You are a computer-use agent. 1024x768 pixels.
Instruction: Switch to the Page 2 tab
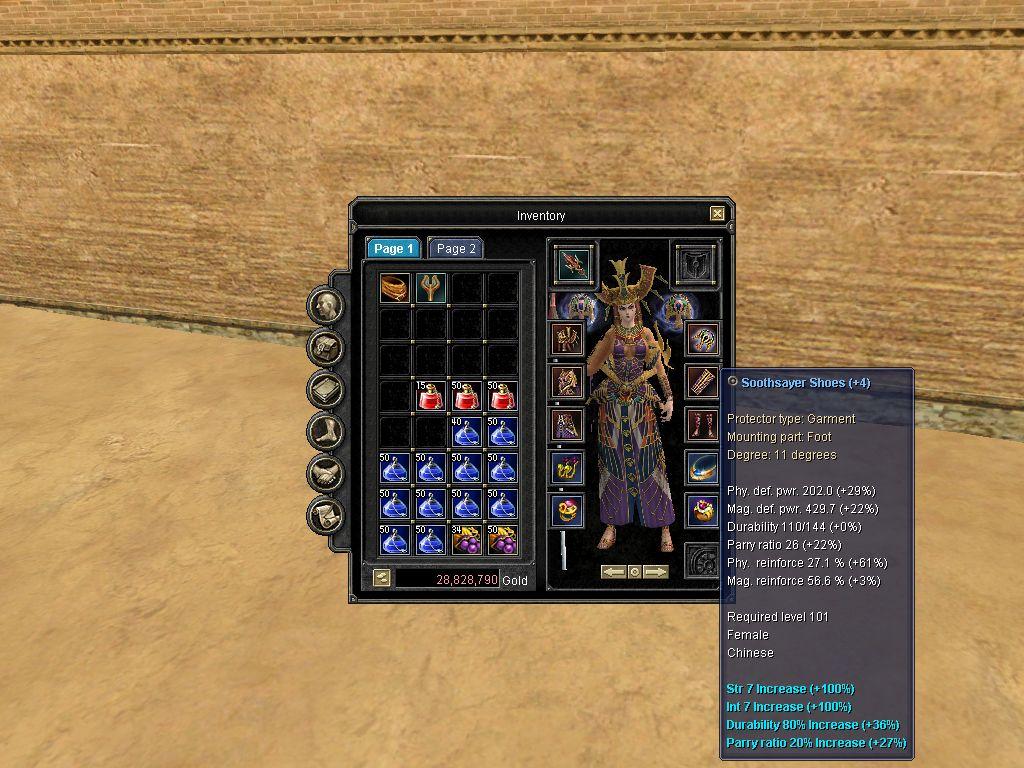click(x=456, y=249)
